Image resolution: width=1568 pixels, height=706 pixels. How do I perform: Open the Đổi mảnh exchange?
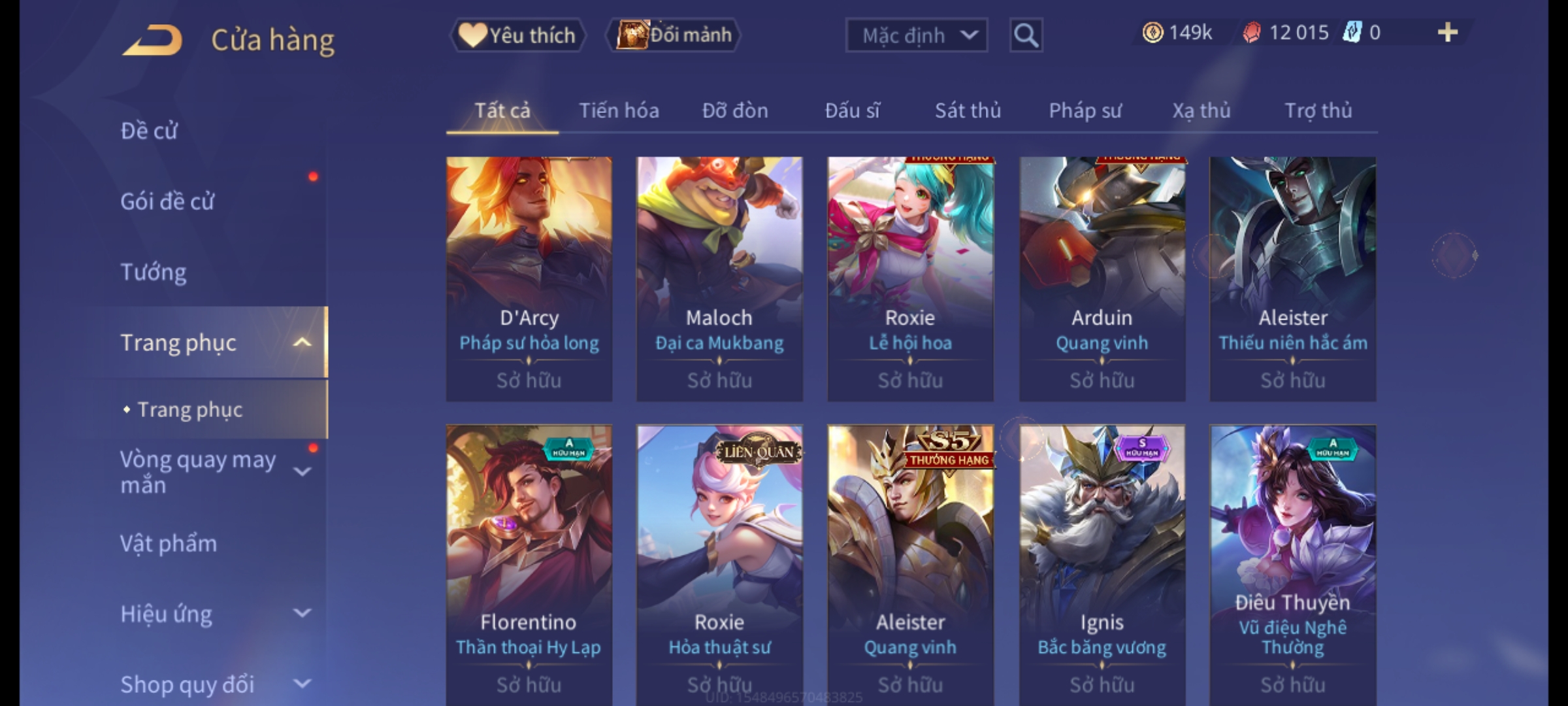point(674,35)
